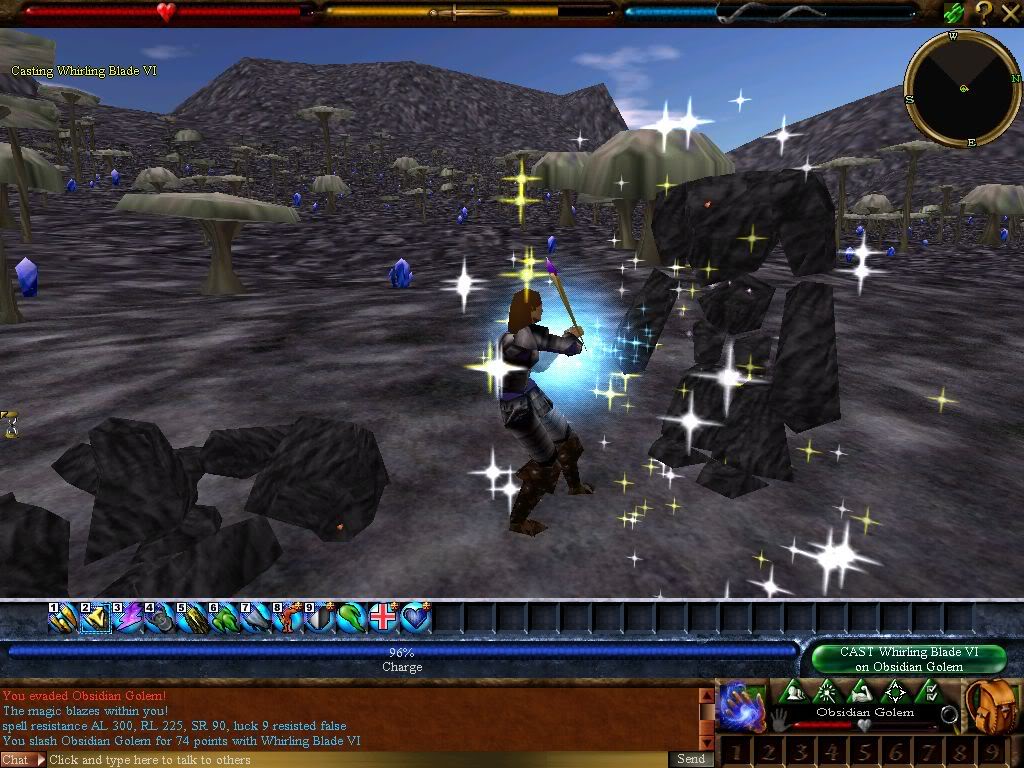Click the CAST Whirling Blade VI button
The height and width of the screenshot is (768, 1024).
click(x=908, y=659)
